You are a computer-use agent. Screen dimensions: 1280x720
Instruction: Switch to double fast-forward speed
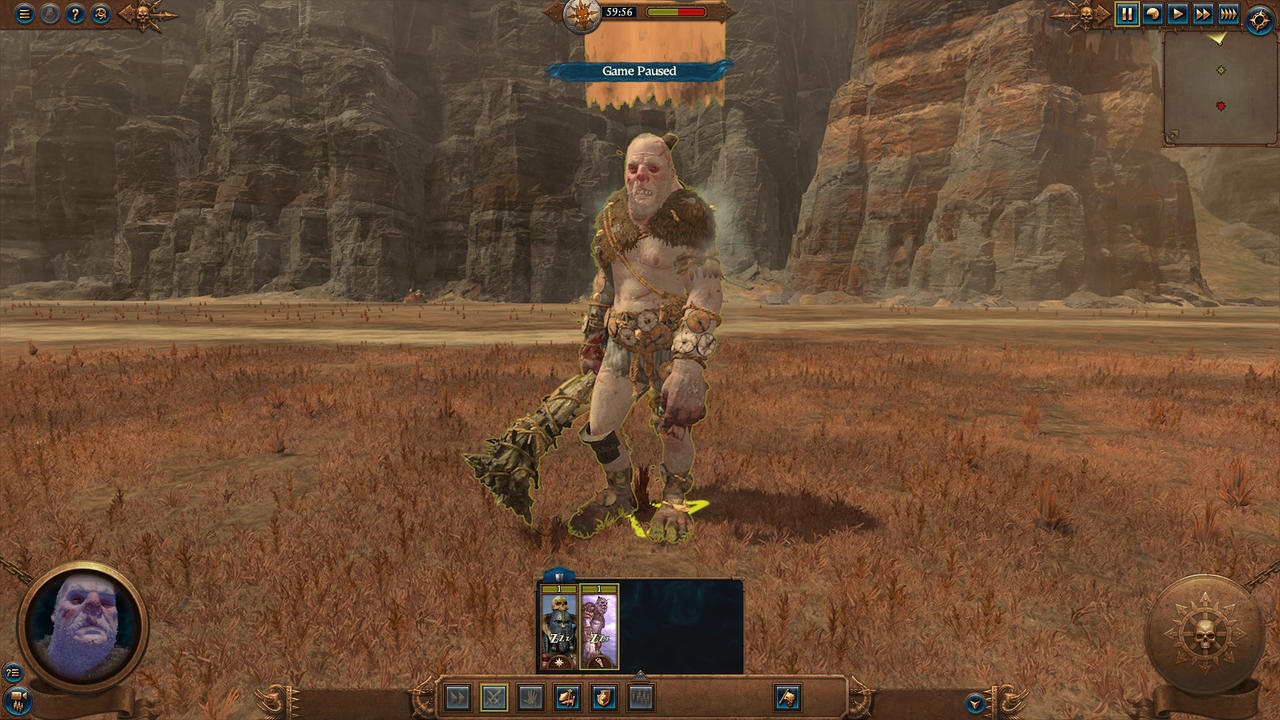1203,15
